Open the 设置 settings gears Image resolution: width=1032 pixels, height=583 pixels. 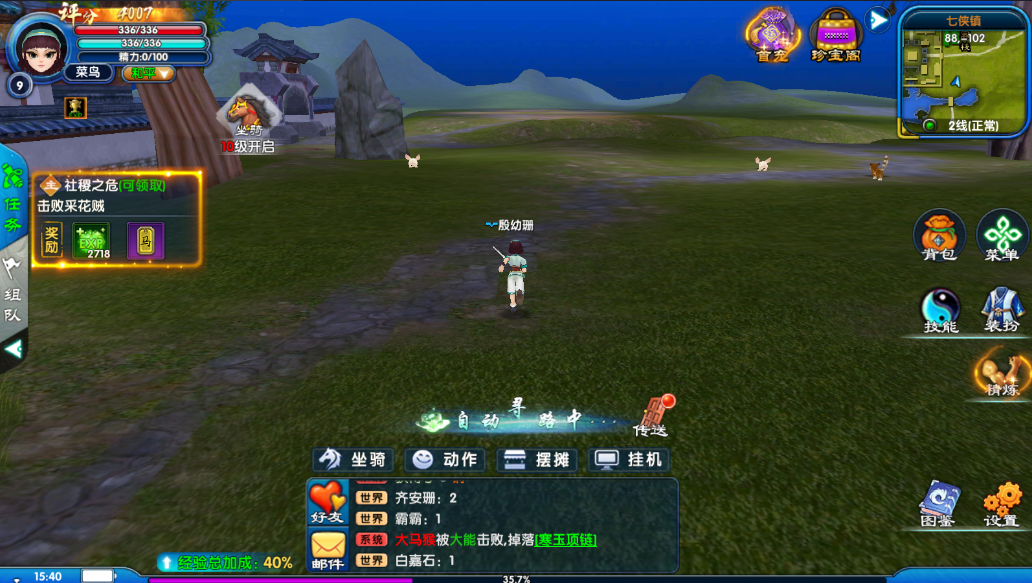tap(1001, 504)
